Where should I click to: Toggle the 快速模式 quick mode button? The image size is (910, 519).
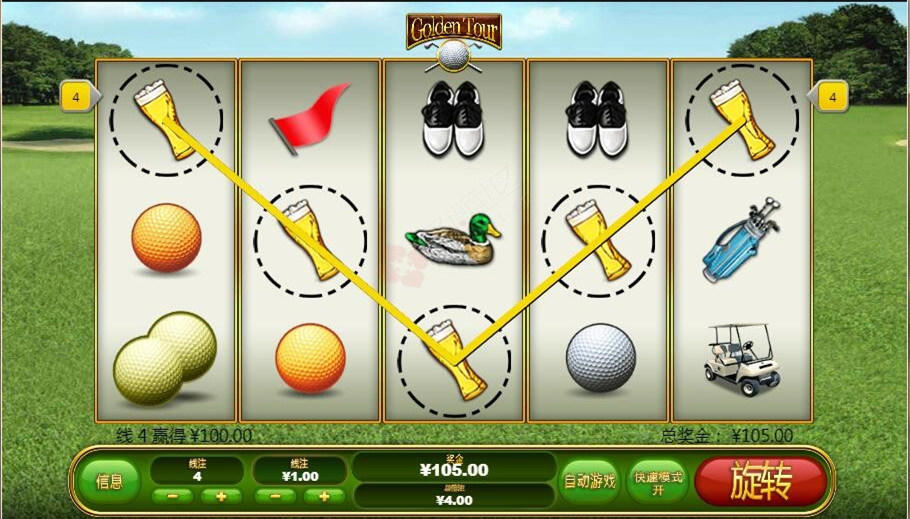click(656, 482)
